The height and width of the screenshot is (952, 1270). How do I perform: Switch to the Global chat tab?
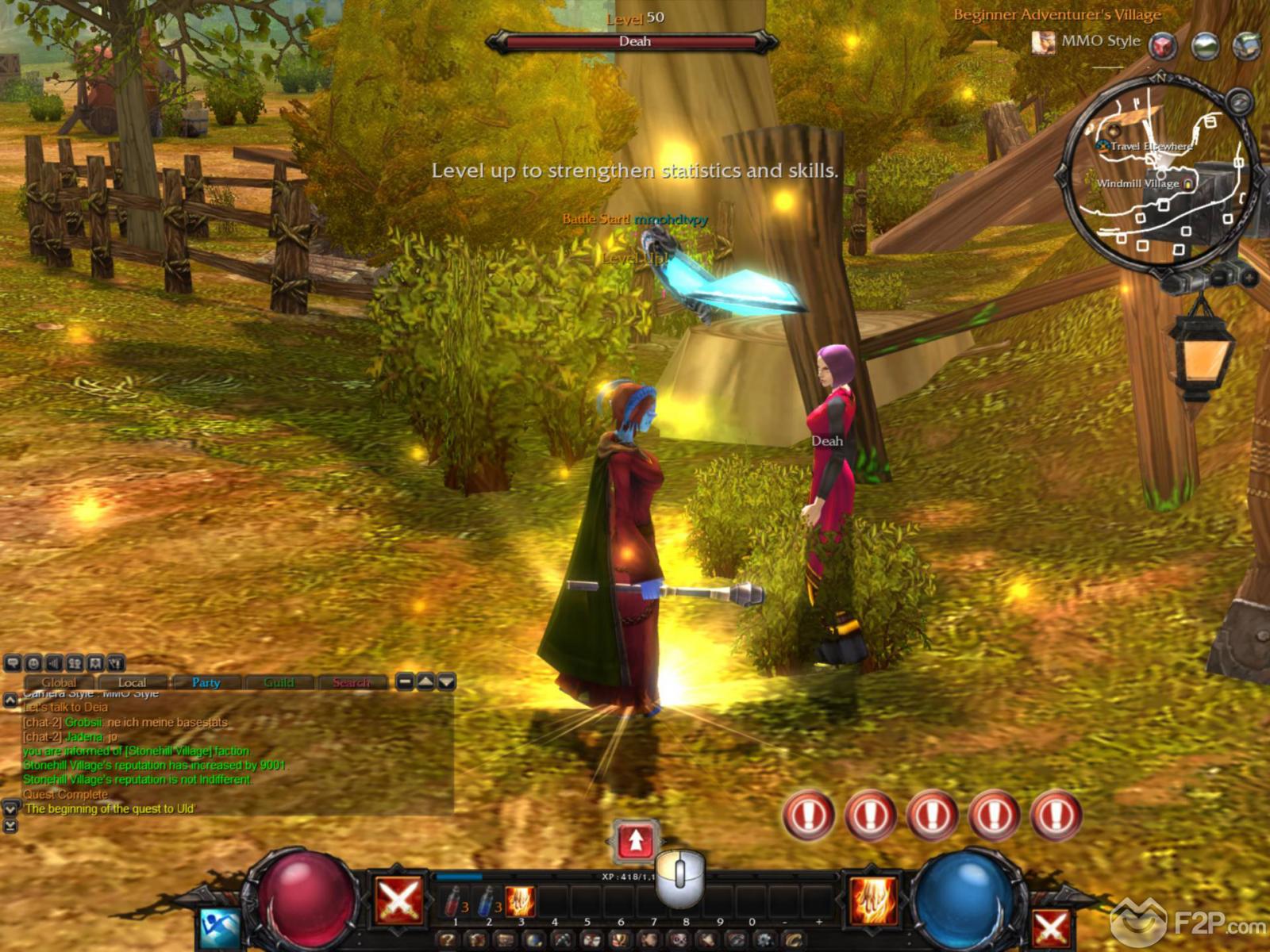click(x=60, y=682)
